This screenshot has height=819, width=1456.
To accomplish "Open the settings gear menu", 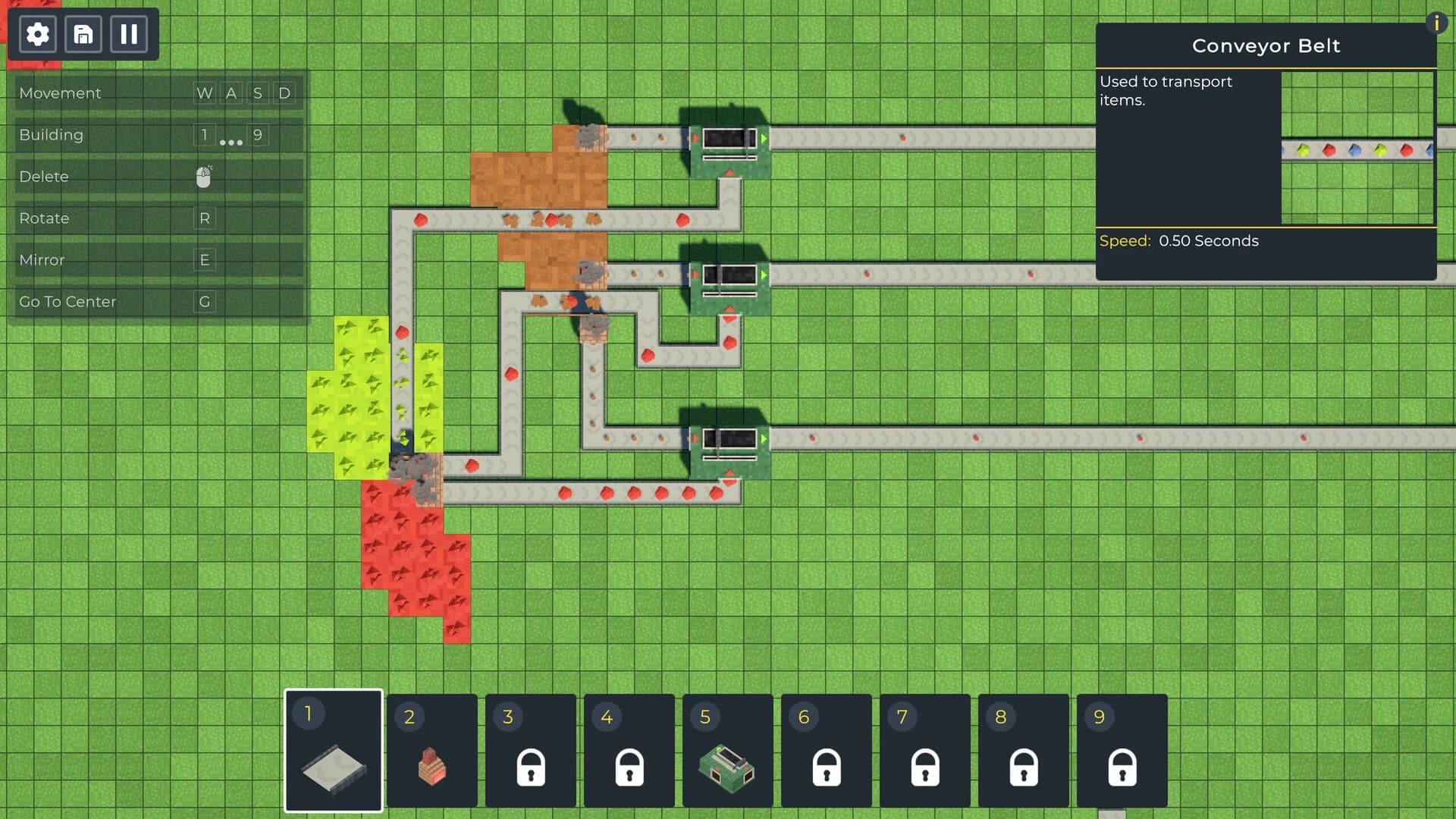I will (x=36, y=33).
